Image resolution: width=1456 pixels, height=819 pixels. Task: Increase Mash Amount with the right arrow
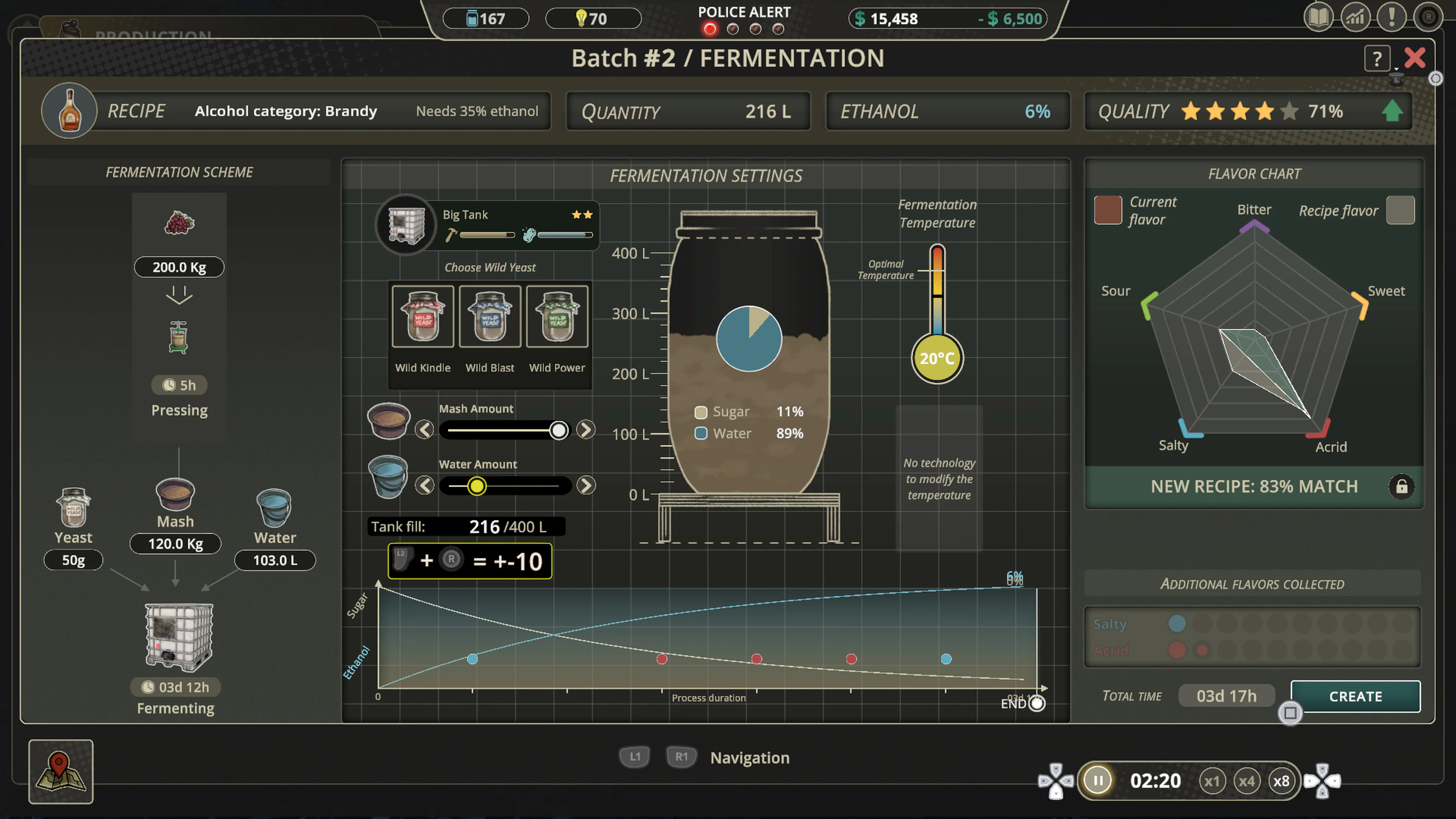pos(585,430)
